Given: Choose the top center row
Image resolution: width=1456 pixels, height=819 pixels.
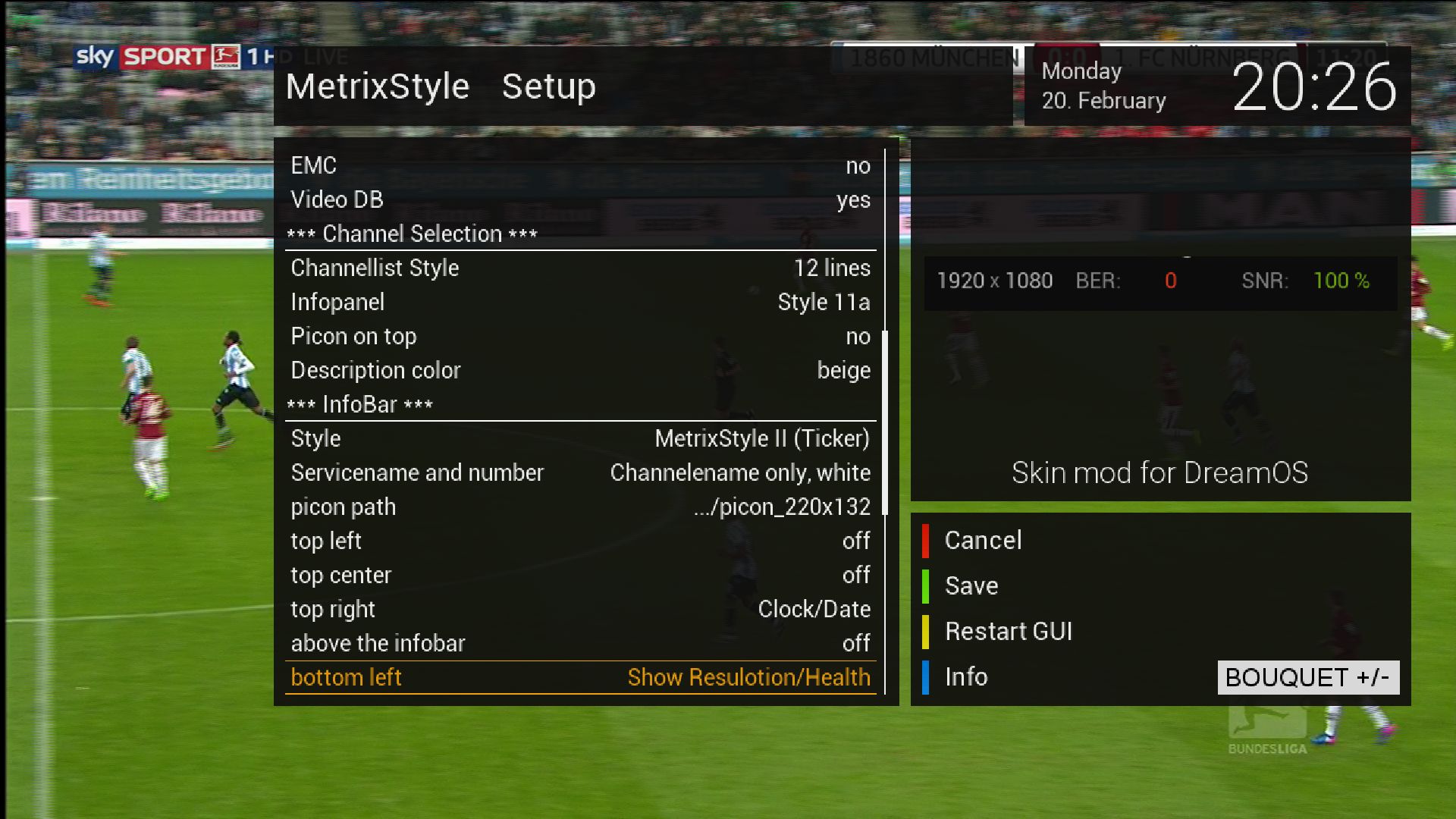Looking at the screenshot, I should [x=580, y=575].
